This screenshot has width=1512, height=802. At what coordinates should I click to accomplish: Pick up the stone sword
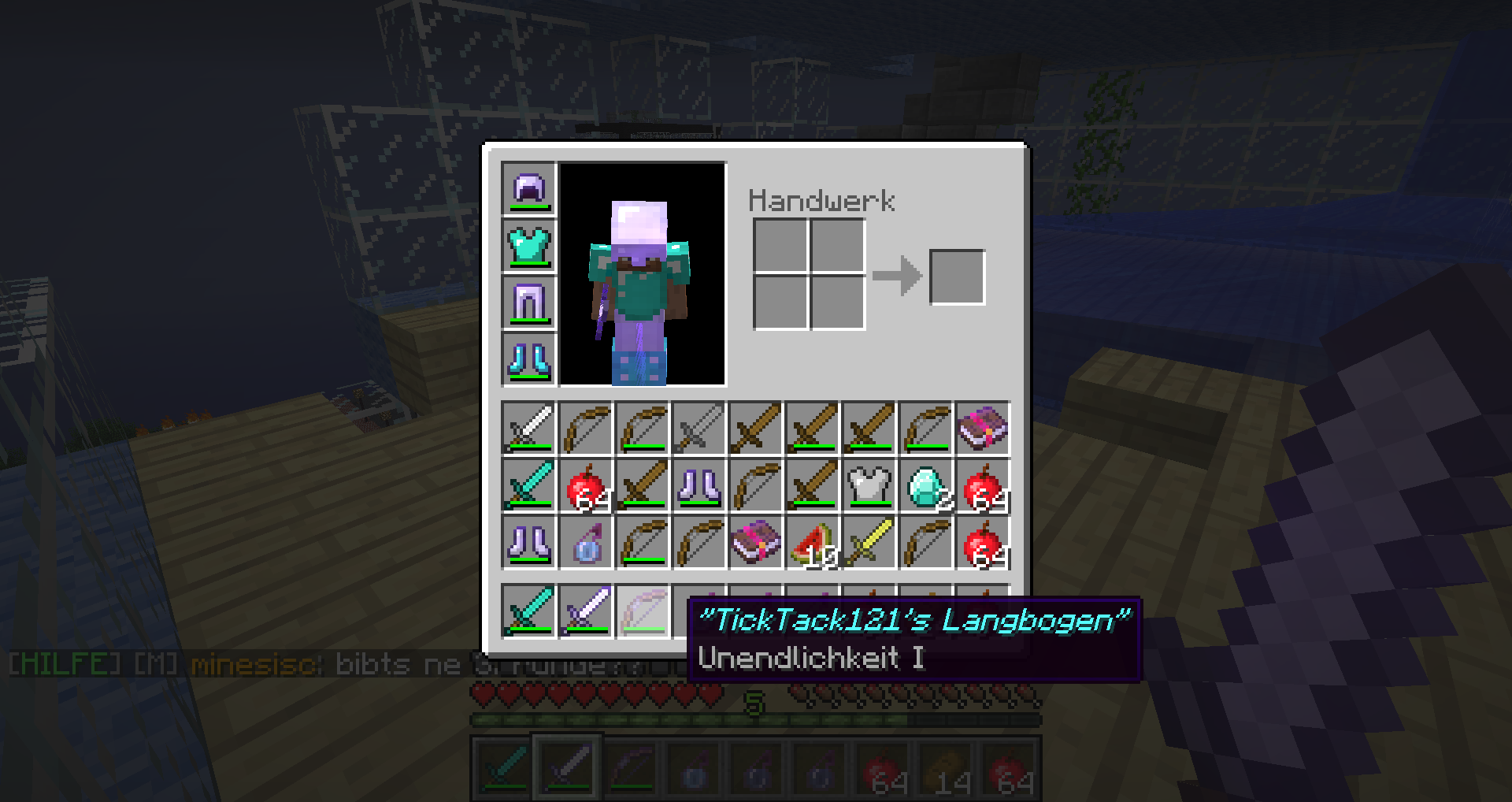(699, 429)
